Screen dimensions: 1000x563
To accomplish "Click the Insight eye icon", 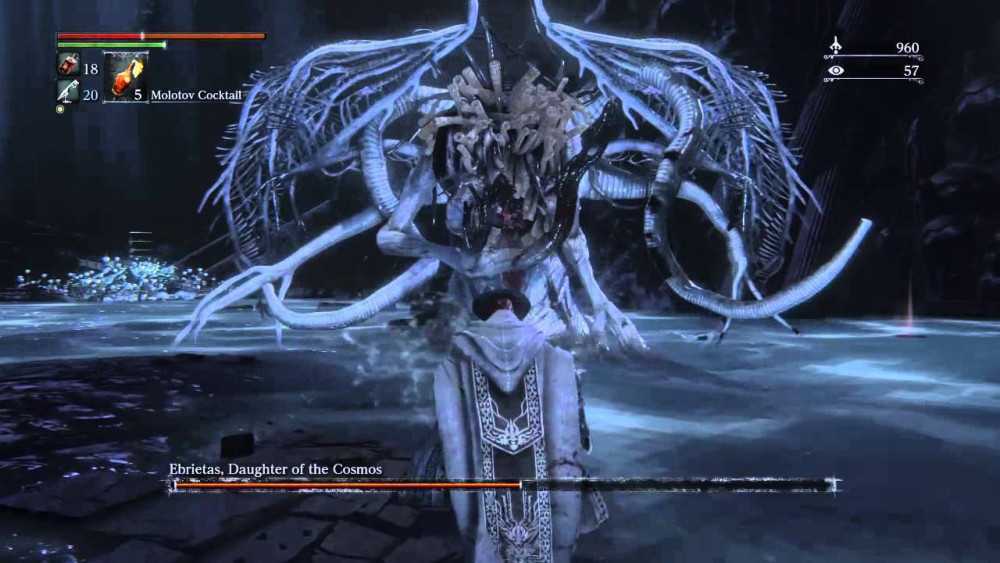I will 835,71.
